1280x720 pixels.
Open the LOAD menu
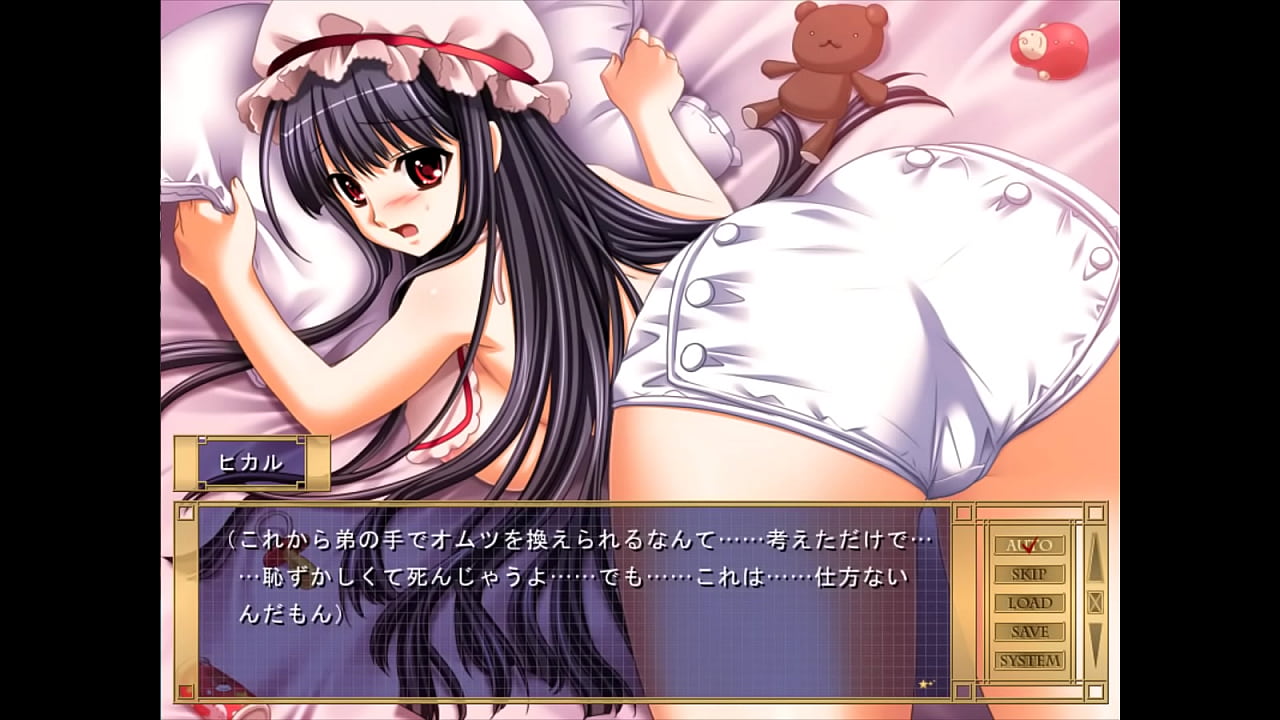tap(1029, 603)
